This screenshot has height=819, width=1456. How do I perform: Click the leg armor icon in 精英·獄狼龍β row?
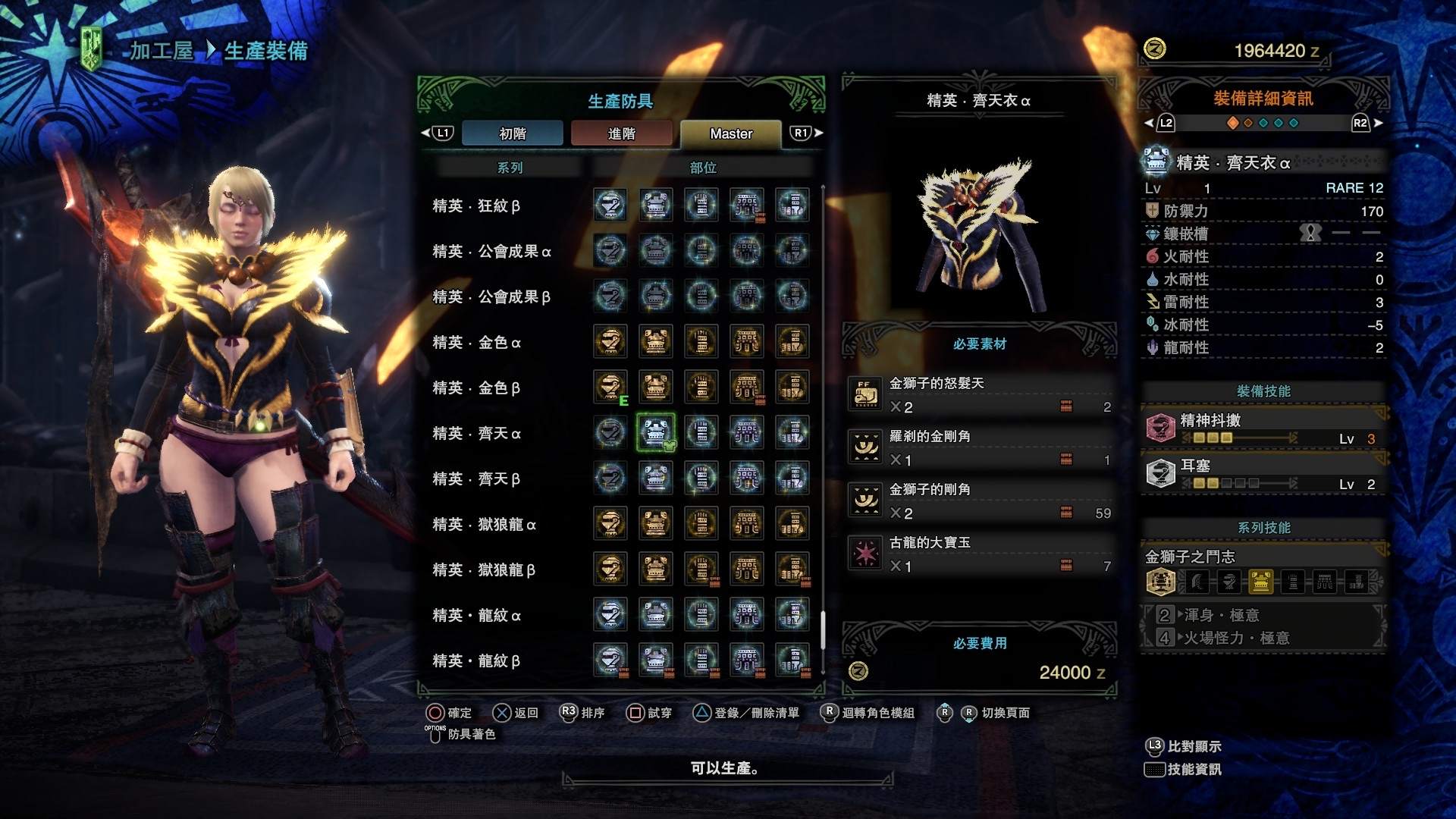792,569
